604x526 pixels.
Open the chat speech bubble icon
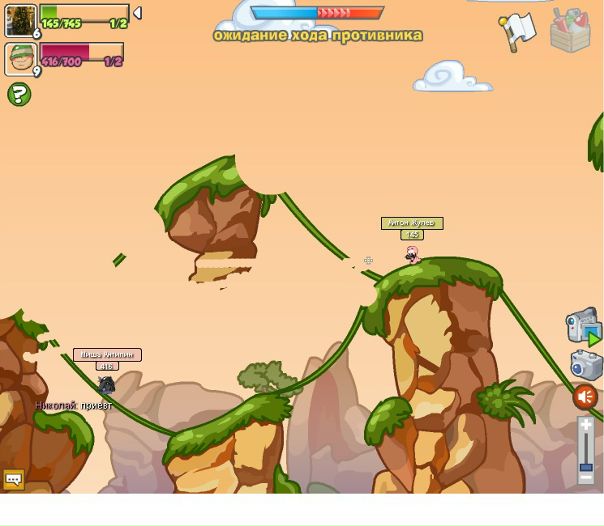(x=14, y=479)
